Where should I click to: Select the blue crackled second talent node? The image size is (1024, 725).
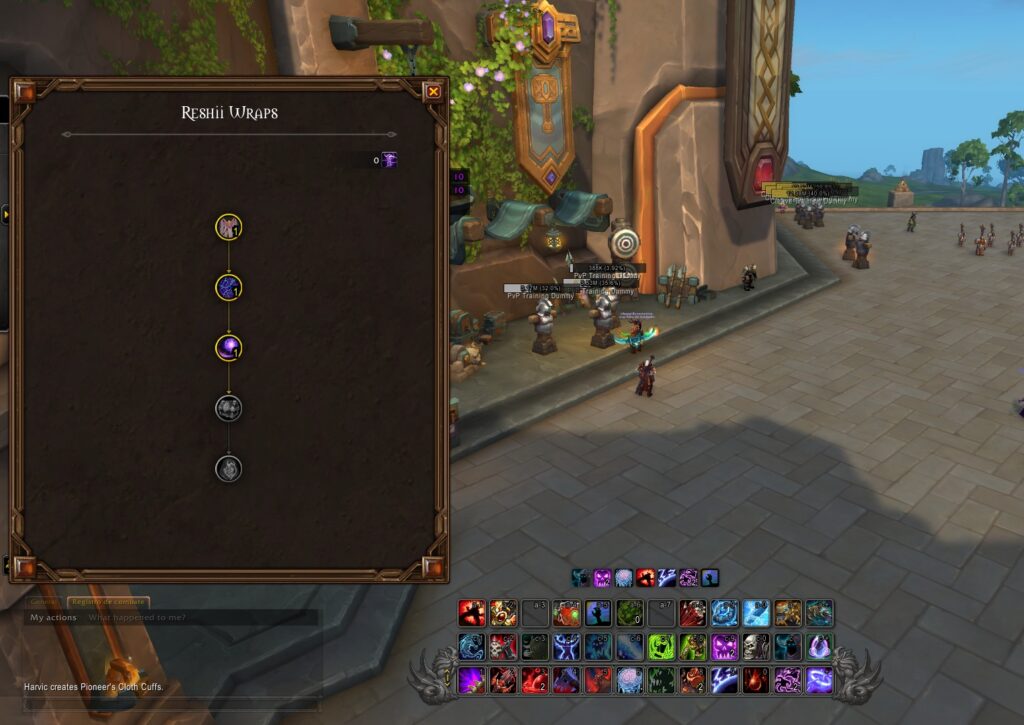(x=229, y=288)
